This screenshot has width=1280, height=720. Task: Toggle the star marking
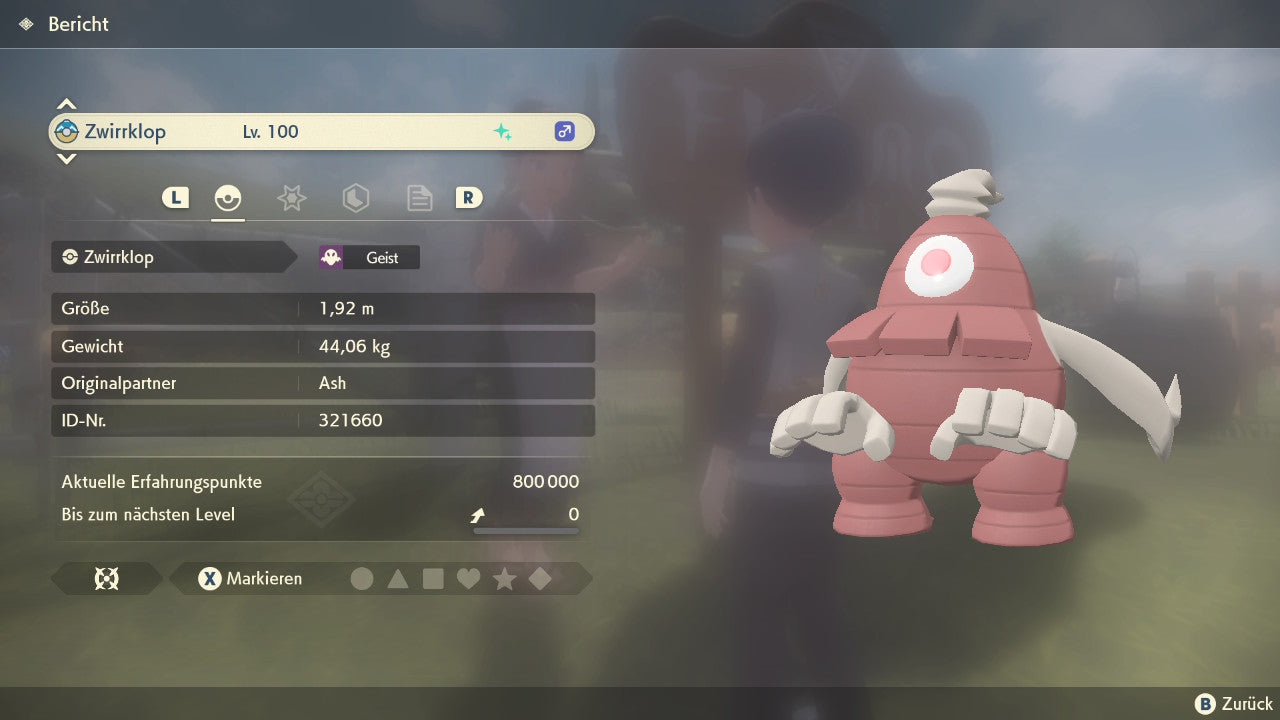tap(504, 578)
